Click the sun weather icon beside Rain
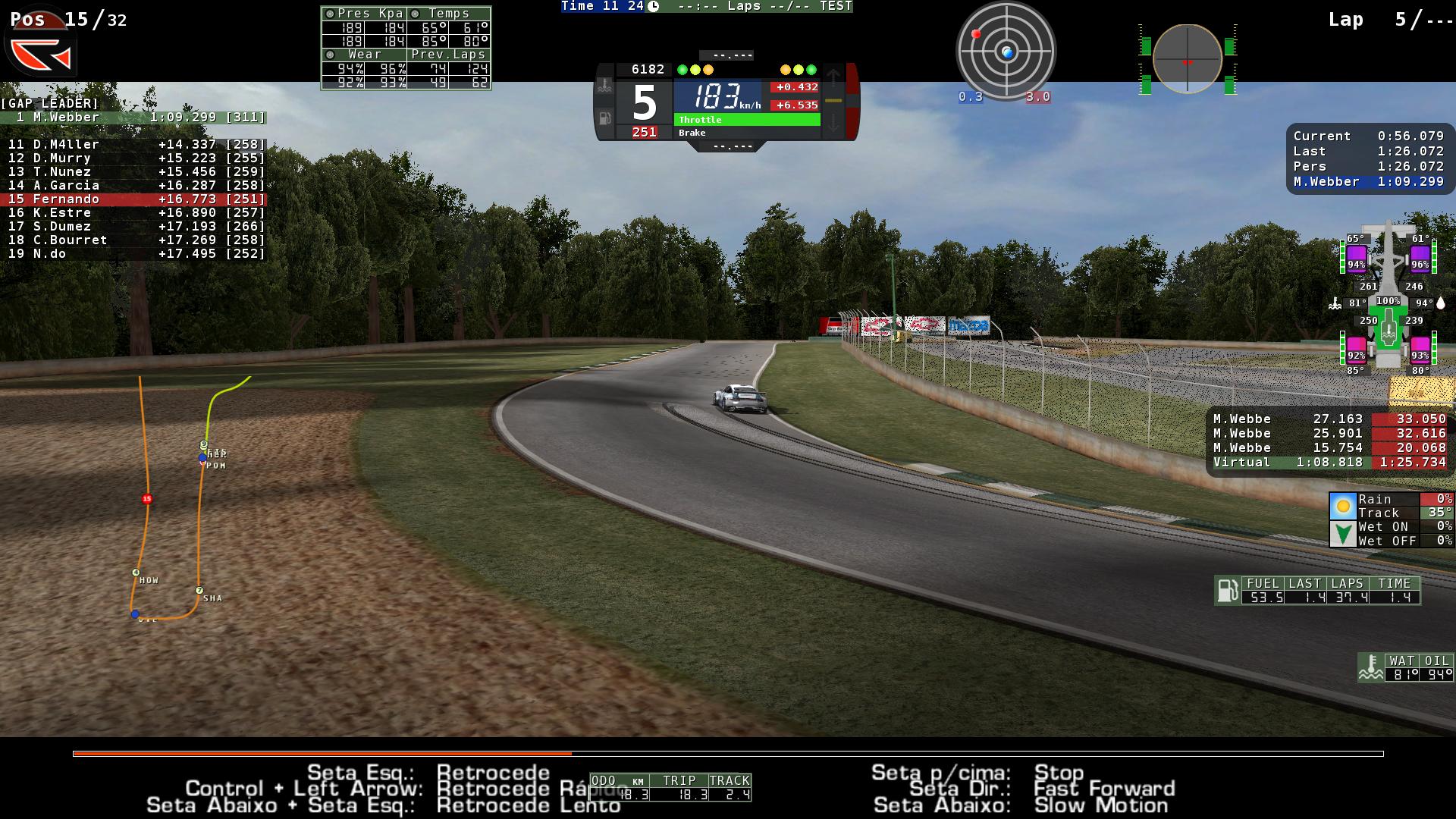1456x819 pixels. click(1342, 506)
